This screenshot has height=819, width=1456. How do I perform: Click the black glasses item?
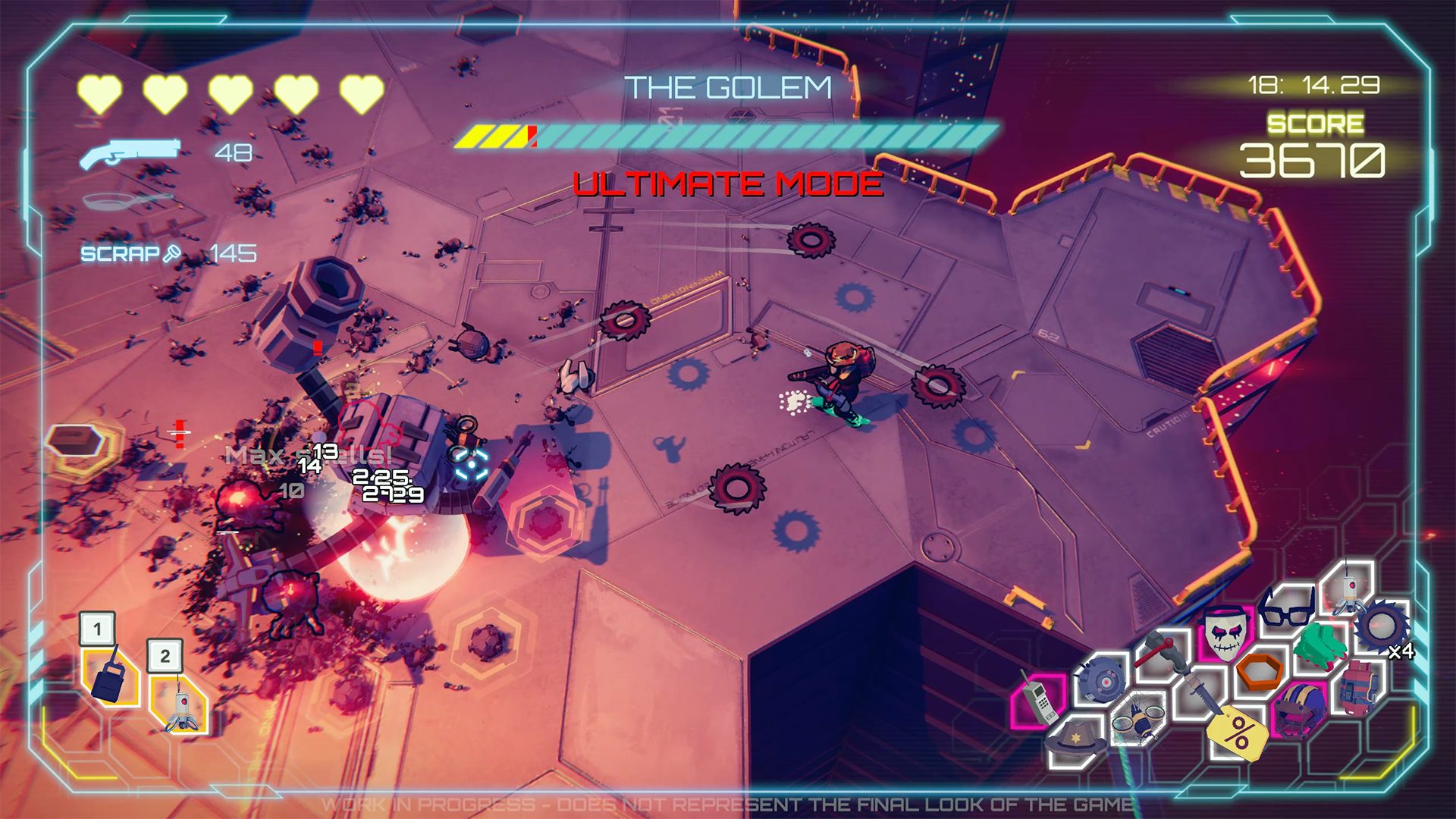point(1286,608)
